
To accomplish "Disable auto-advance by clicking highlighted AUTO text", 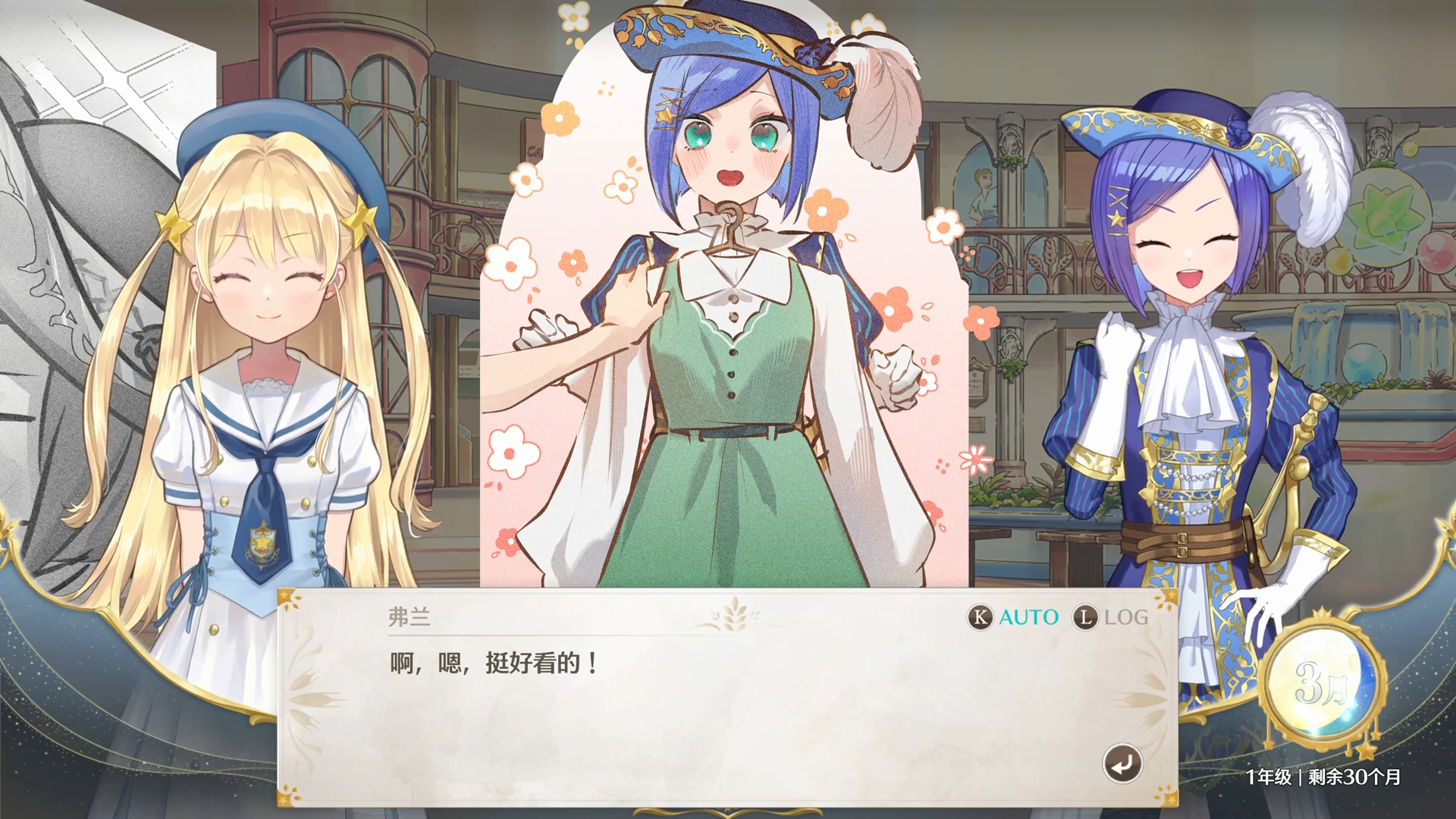I will tap(1028, 618).
